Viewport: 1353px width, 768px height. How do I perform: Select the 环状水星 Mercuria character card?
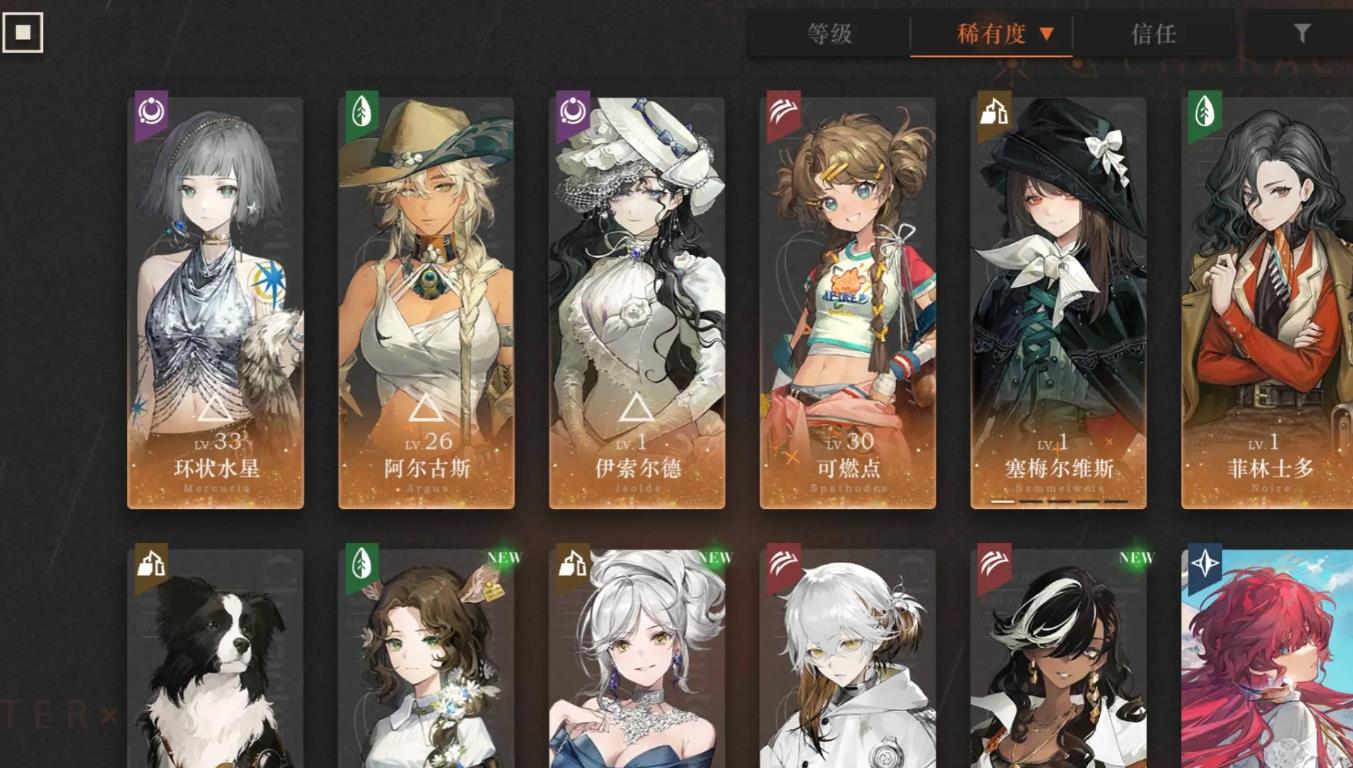pyautogui.click(x=215, y=302)
